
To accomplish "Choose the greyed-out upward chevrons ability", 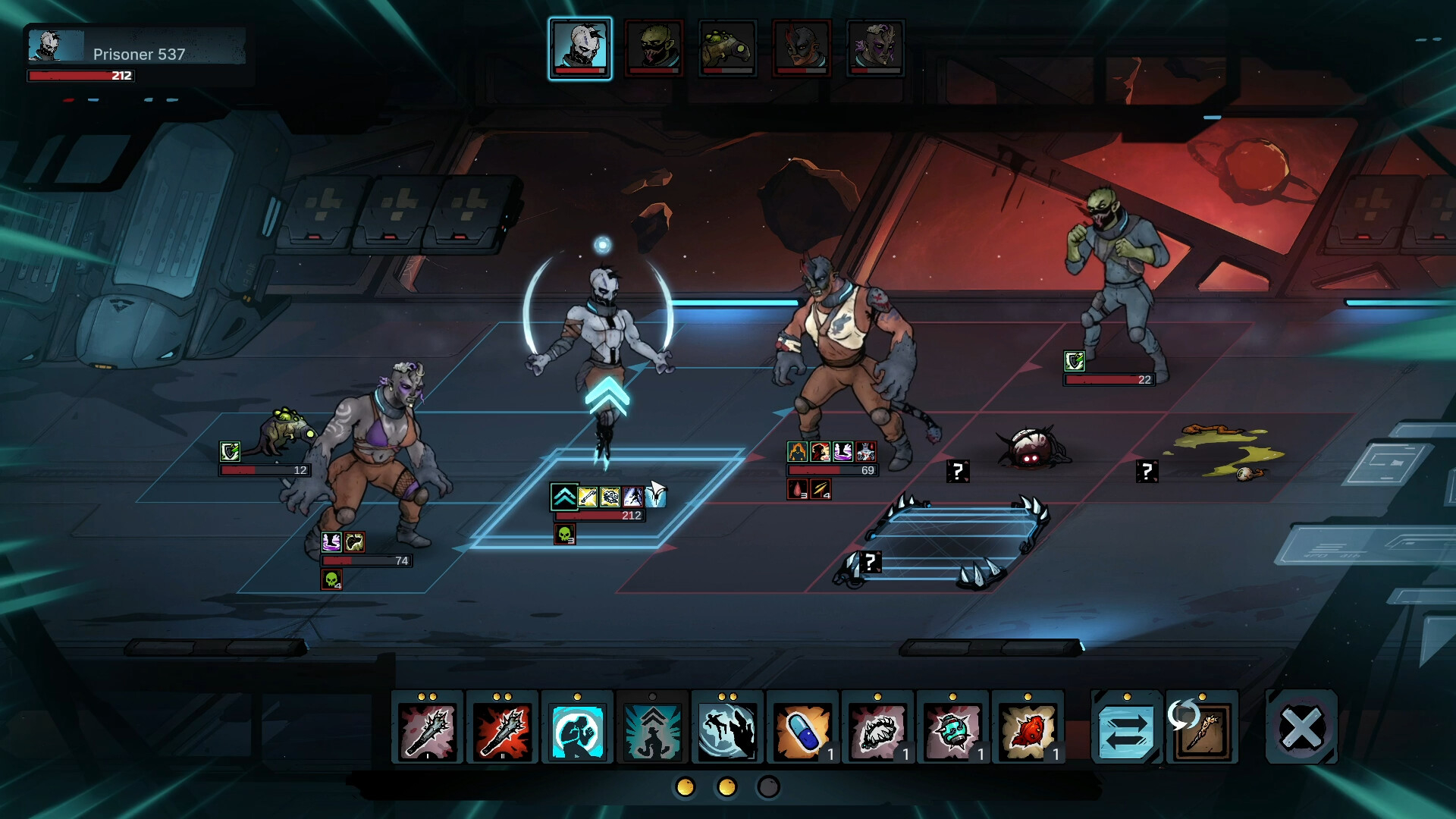I will pos(652,729).
